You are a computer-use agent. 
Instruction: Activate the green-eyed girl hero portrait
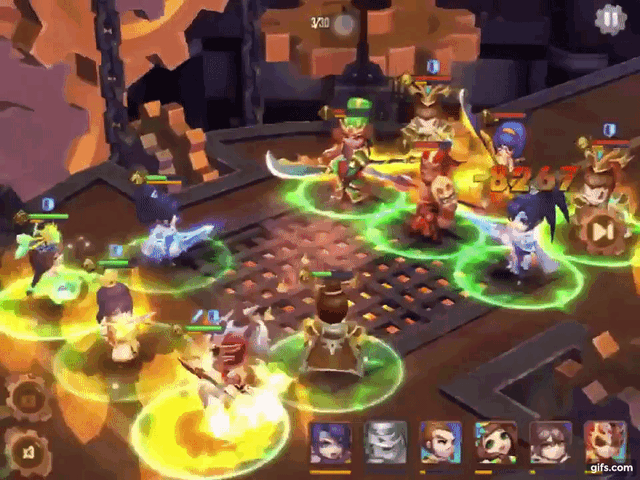coord(495,442)
